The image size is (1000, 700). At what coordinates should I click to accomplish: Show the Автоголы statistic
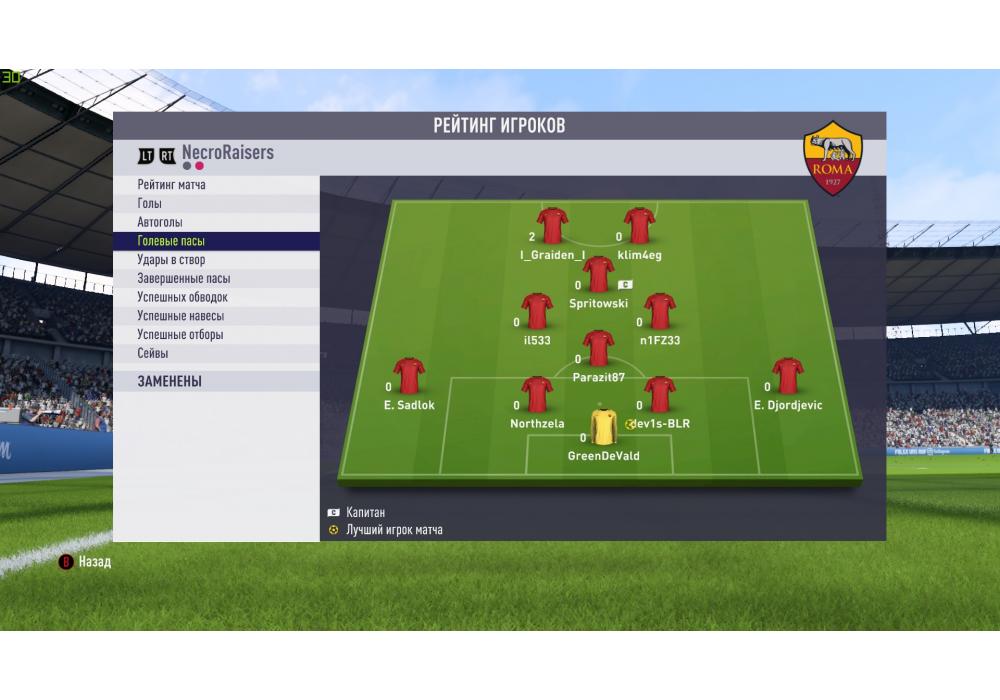[x=160, y=222]
